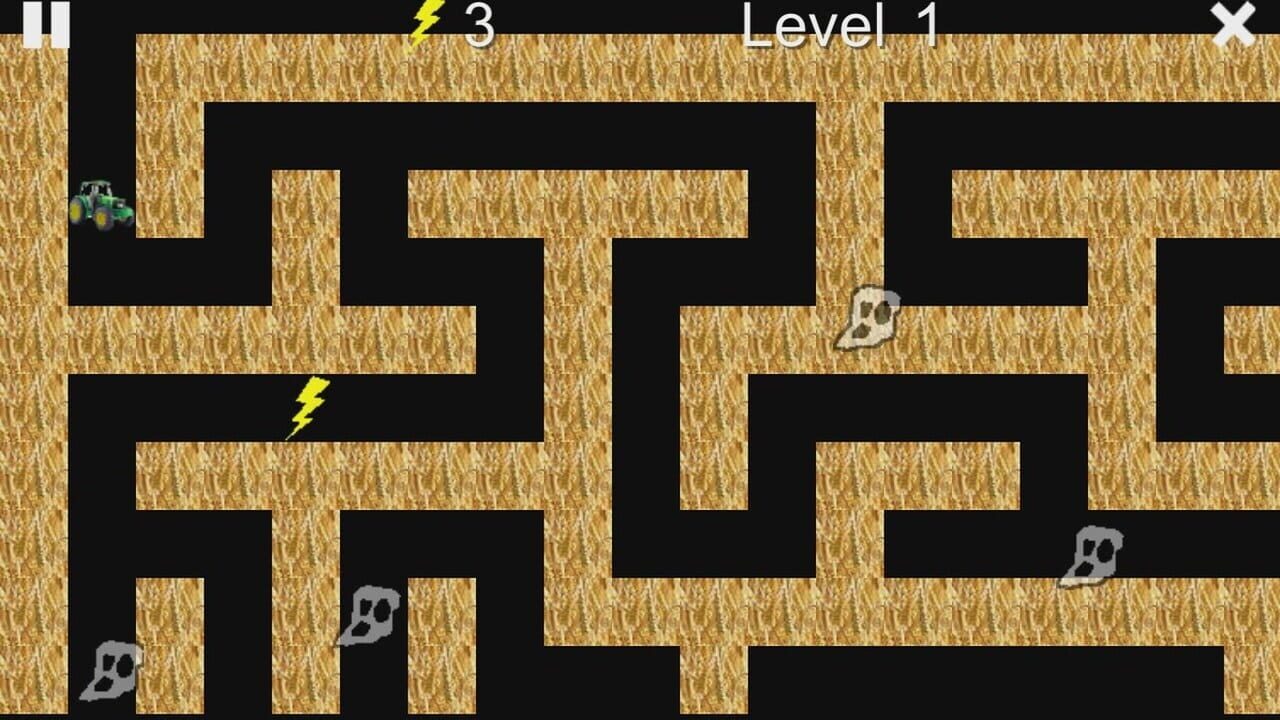Image resolution: width=1280 pixels, height=720 pixels.
Task: Select the Level 1 label in the header
Action: 838,26
